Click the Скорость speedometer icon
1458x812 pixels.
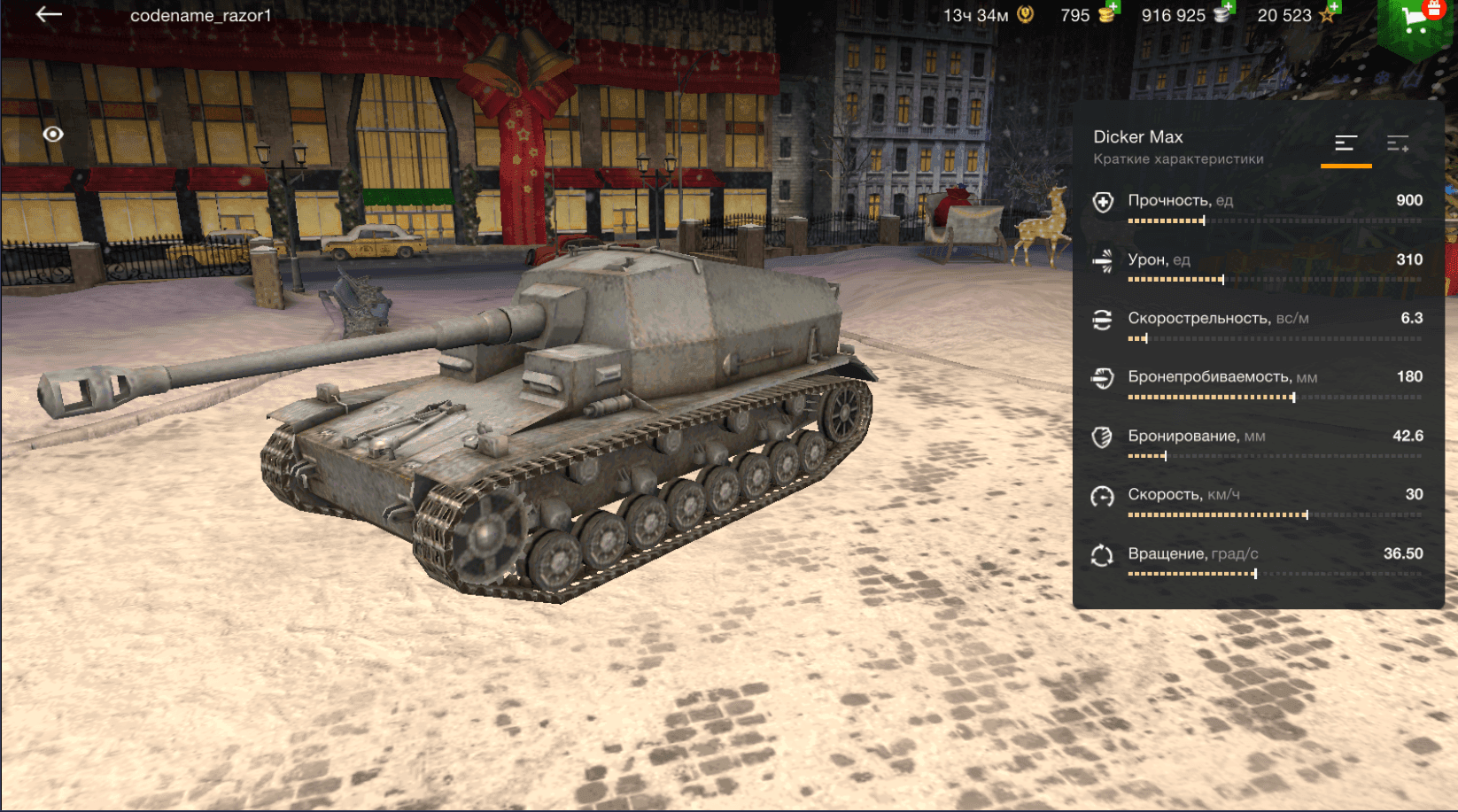pos(1102,495)
